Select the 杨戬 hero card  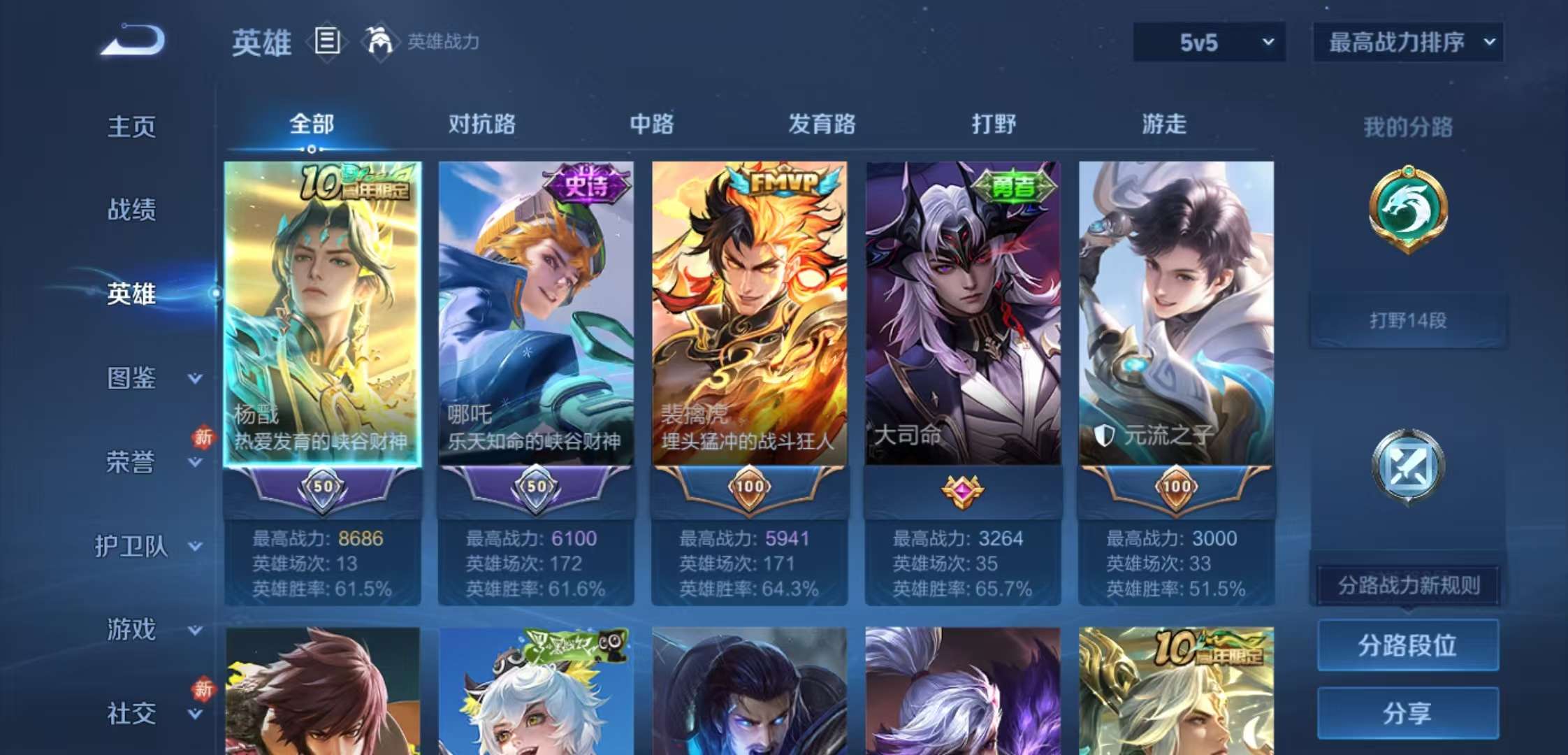(x=326, y=315)
